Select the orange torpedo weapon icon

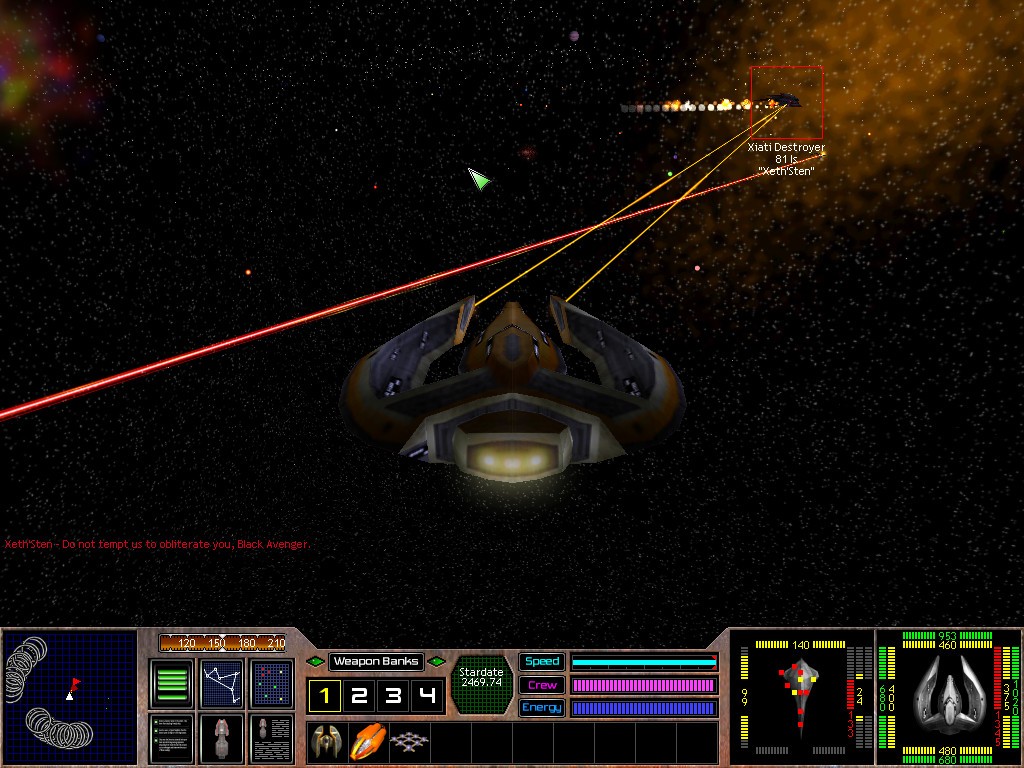pos(366,741)
